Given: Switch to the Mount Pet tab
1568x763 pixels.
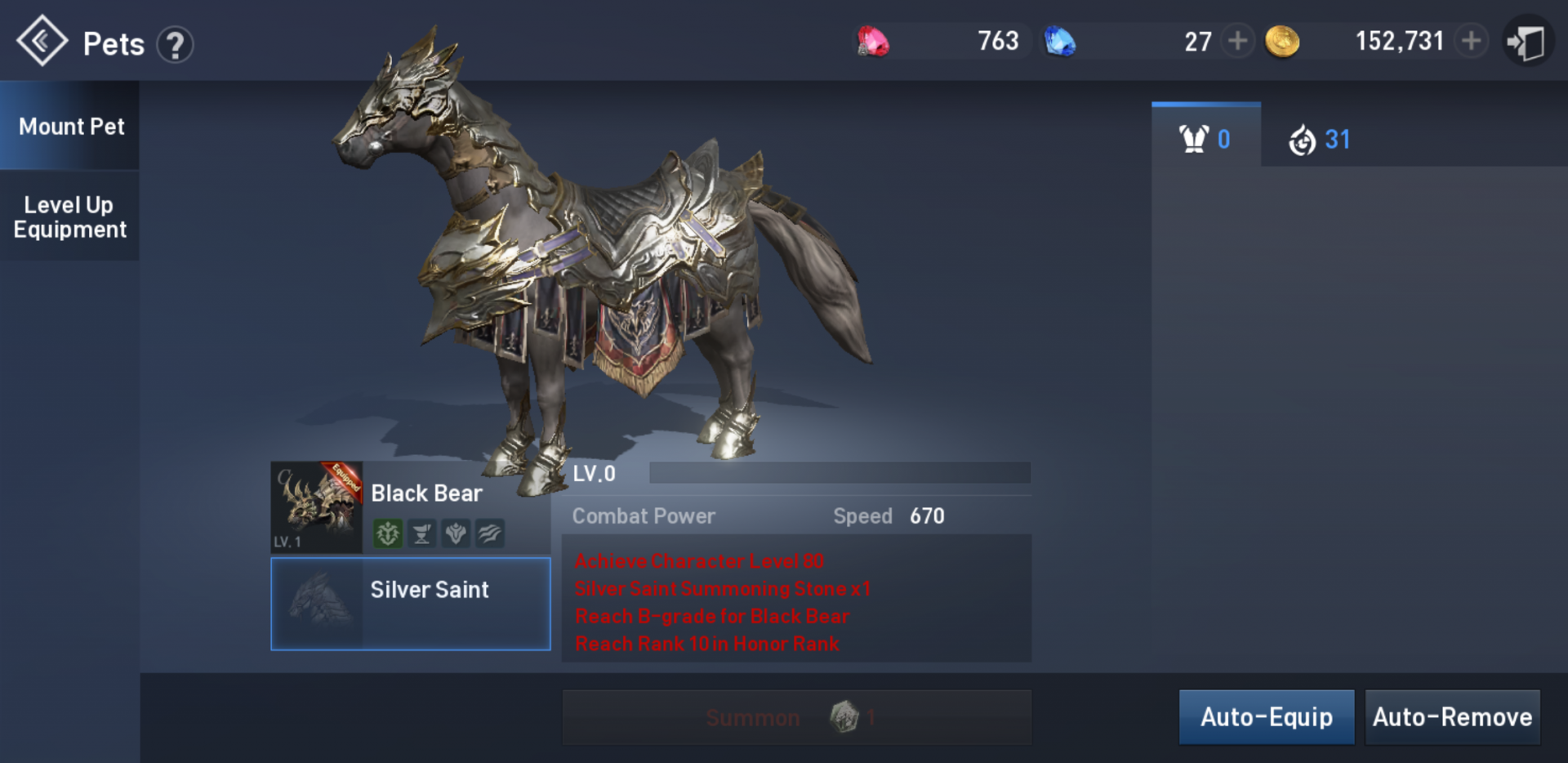Looking at the screenshot, I should tap(72, 126).
